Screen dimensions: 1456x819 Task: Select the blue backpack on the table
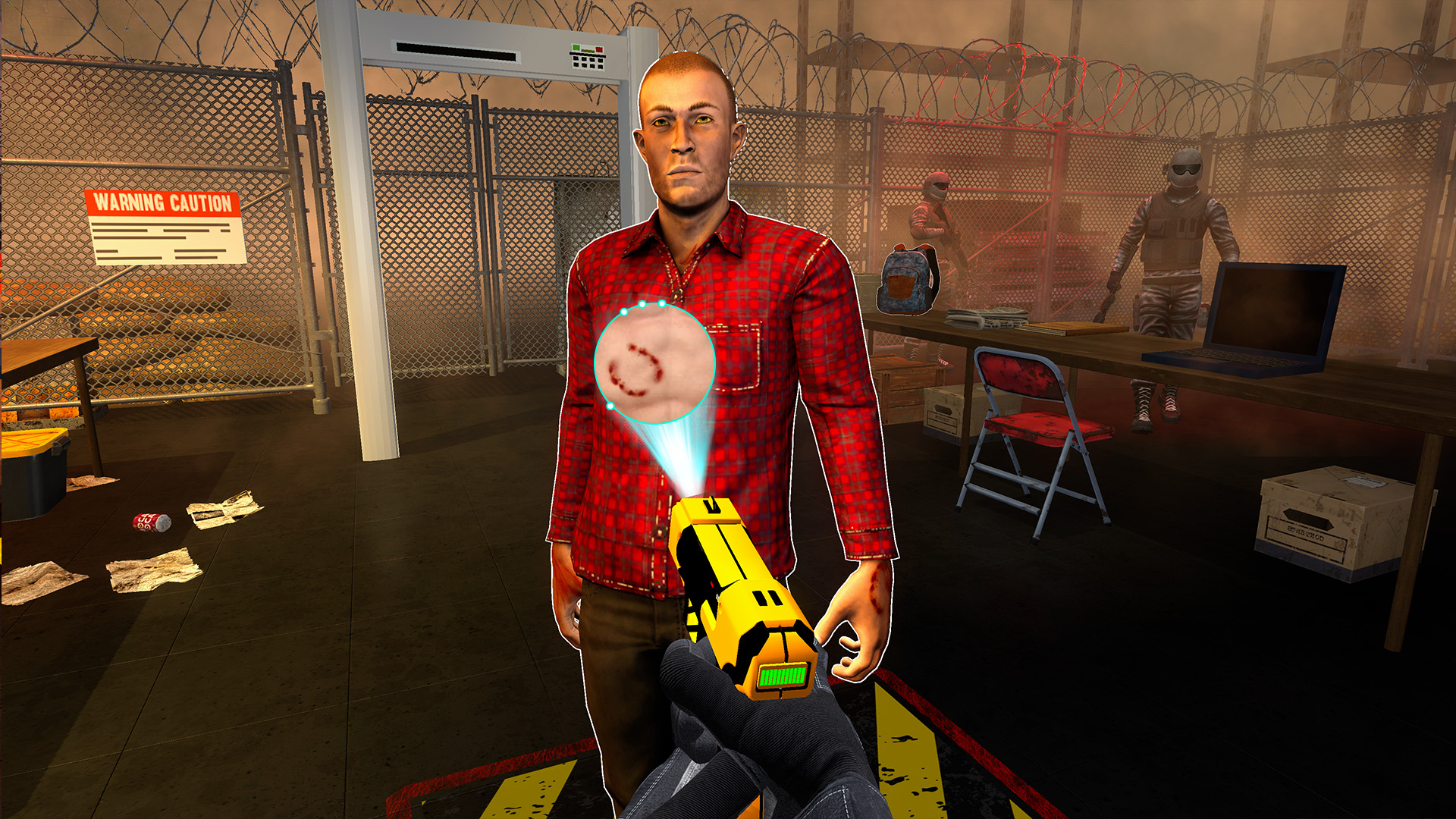tap(906, 281)
